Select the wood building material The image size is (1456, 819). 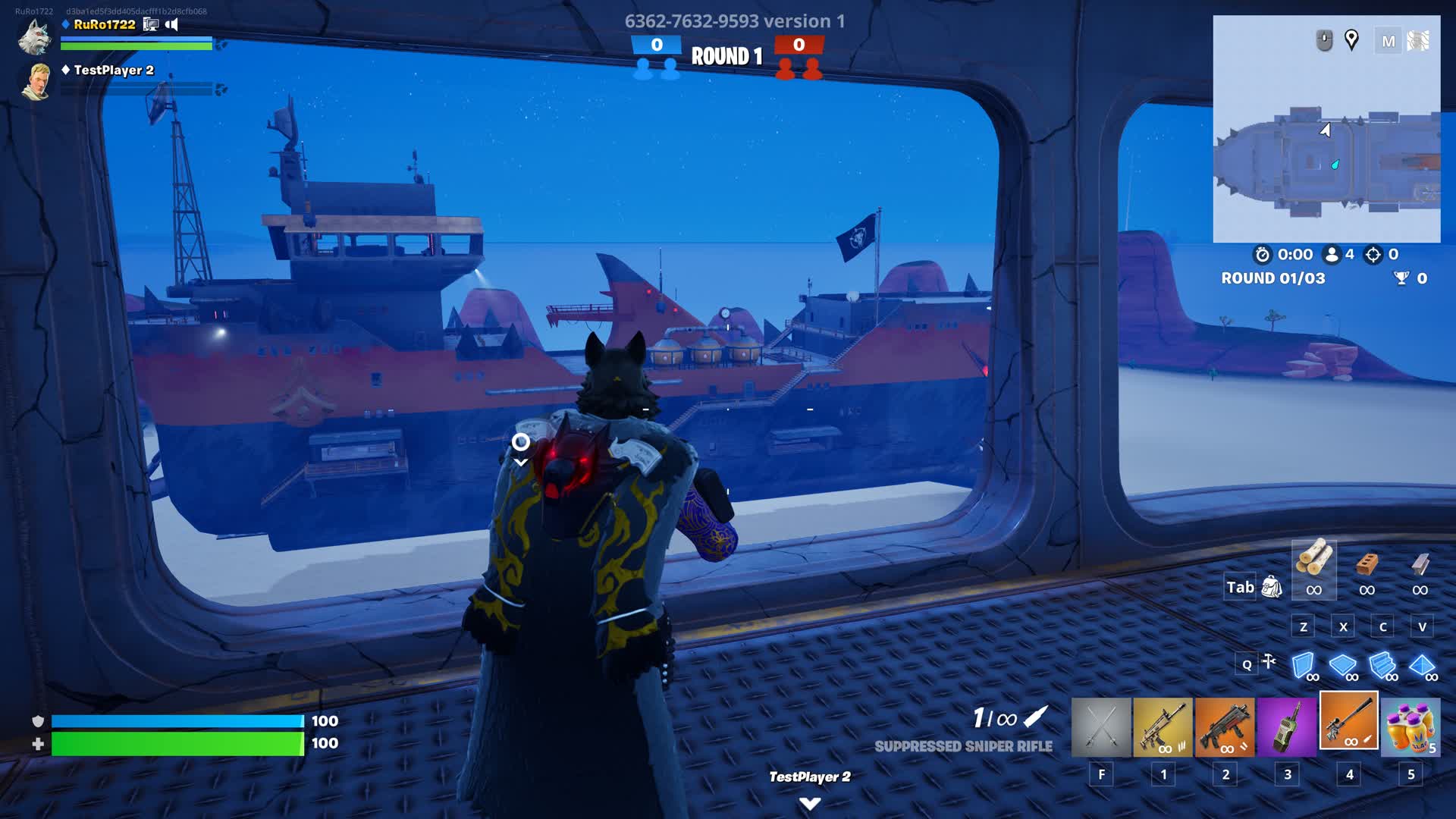1314,561
